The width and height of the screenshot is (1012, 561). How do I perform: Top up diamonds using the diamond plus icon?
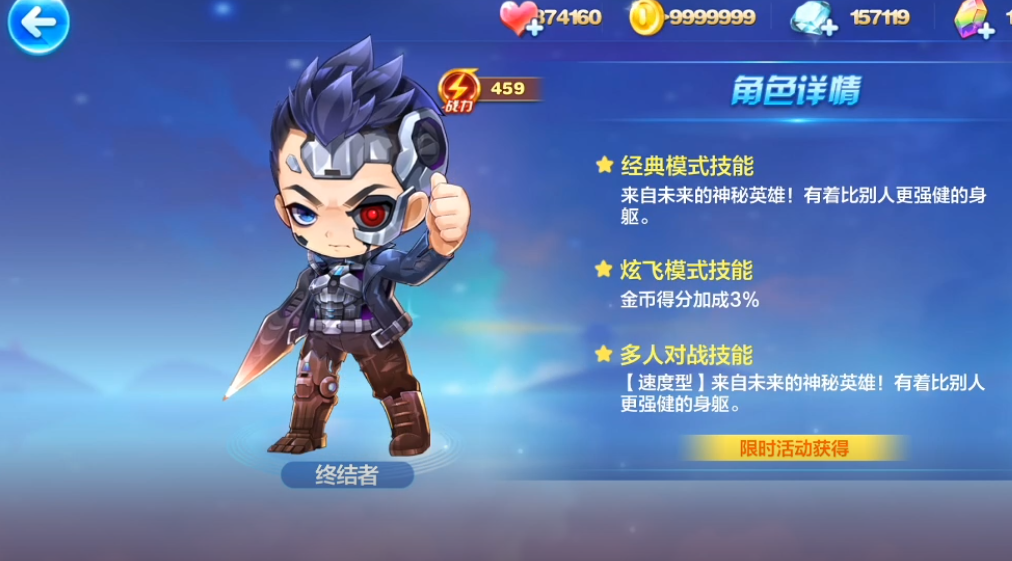[813, 18]
